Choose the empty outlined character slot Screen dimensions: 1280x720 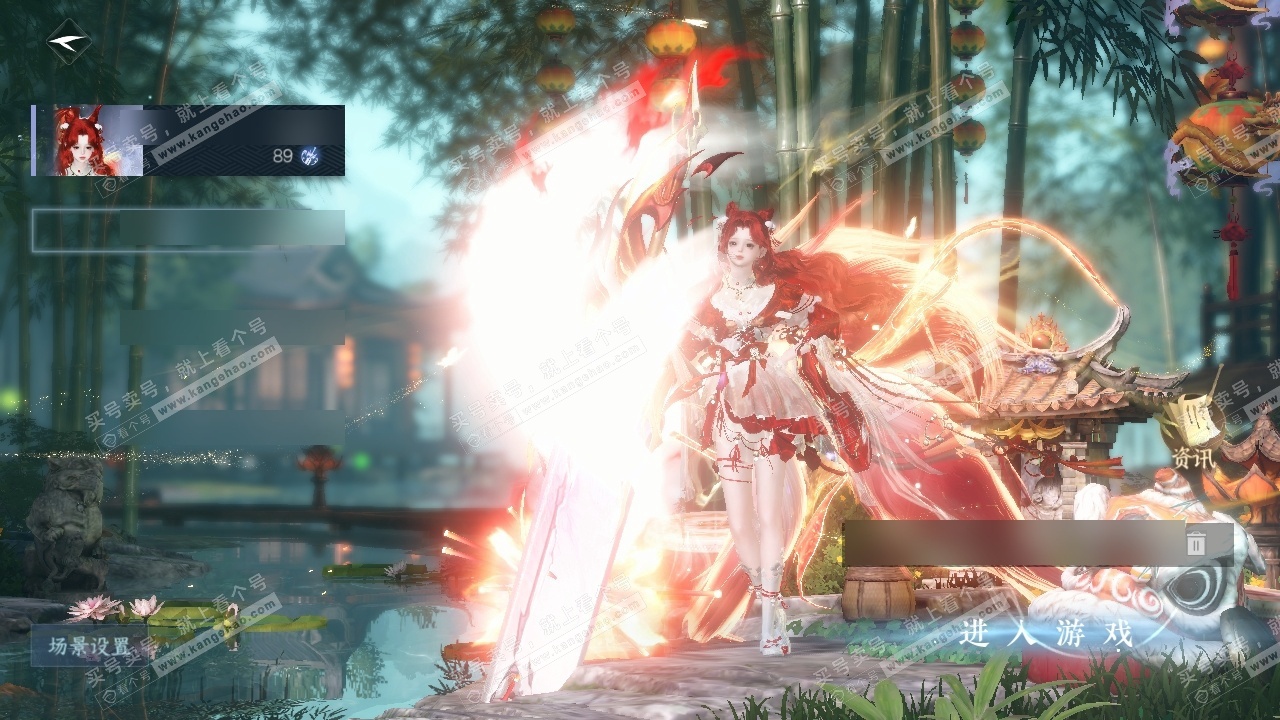pyautogui.click(x=188, y=230)
